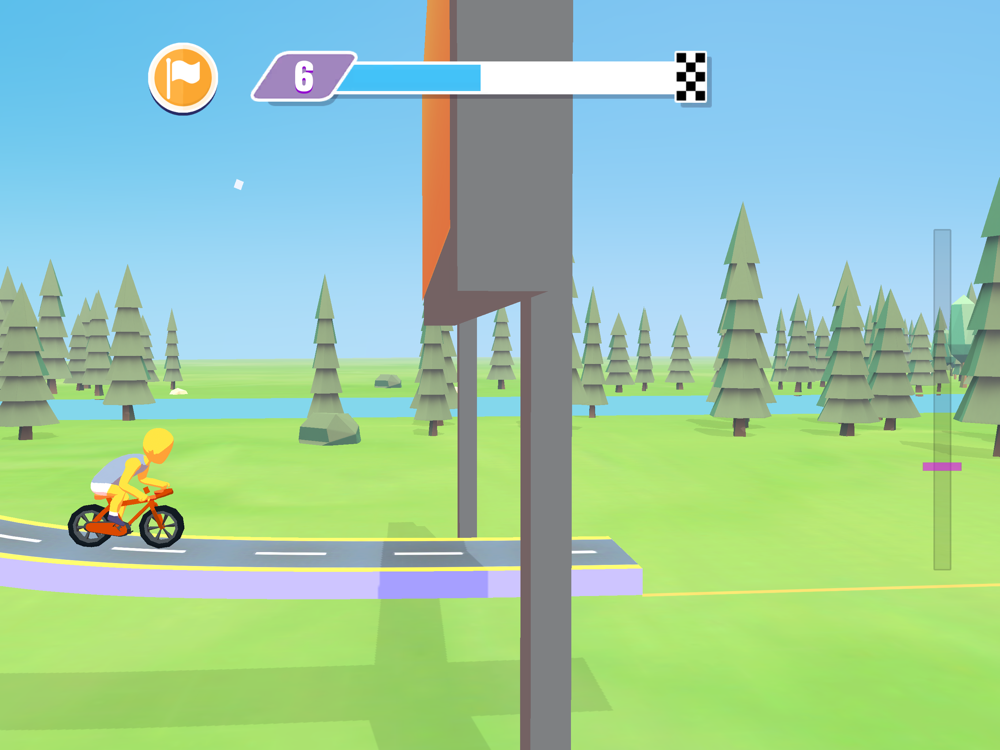
Task: Tap the orange flag button
Action: (x=183, y=77)
